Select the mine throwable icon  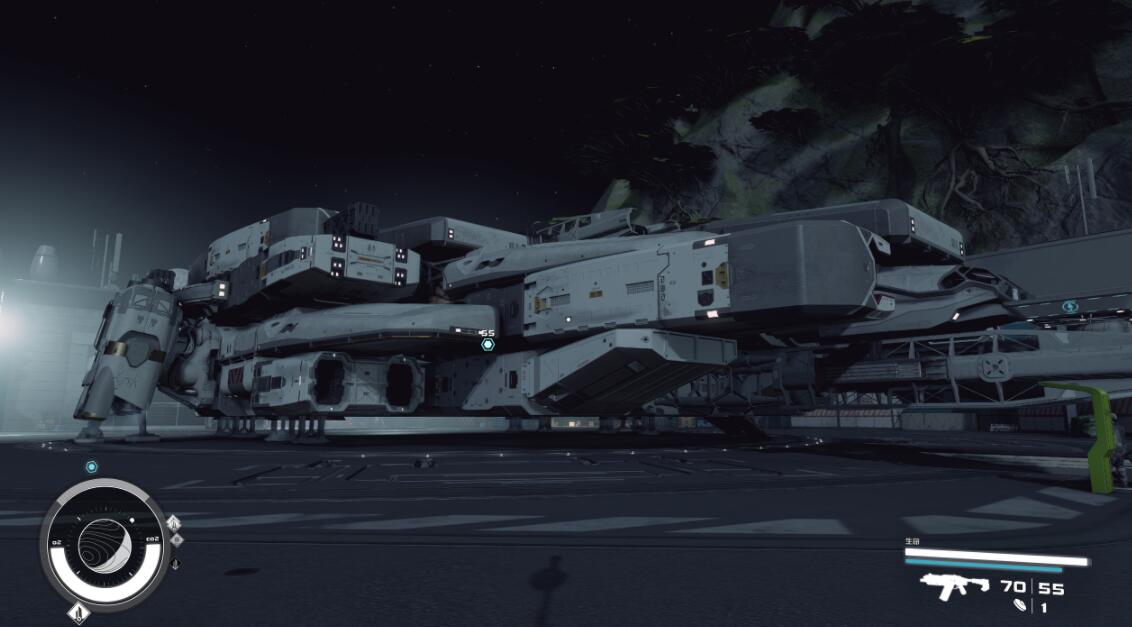click(1019, 606)
